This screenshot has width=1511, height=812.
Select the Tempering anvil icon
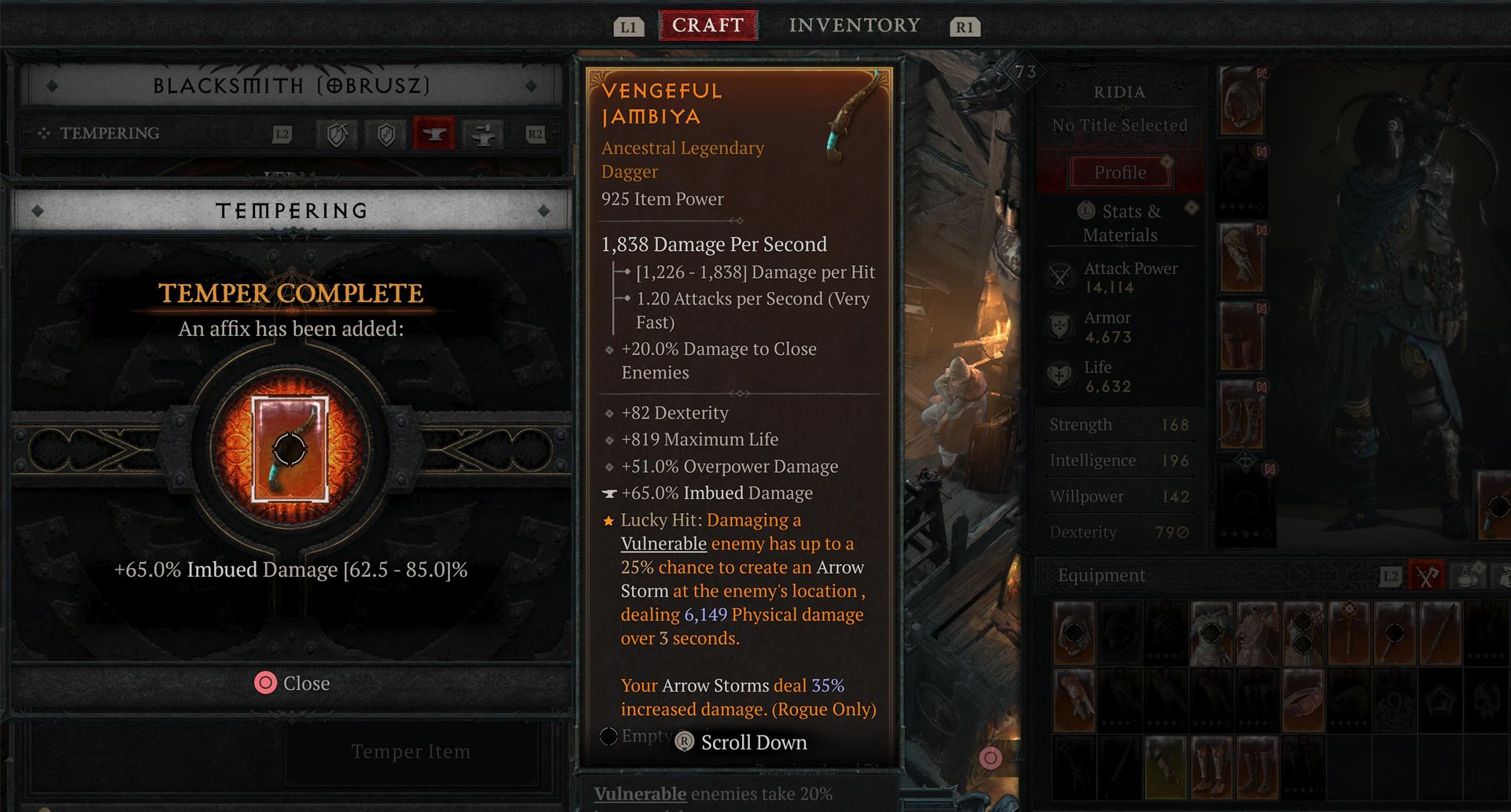[433, 134]
